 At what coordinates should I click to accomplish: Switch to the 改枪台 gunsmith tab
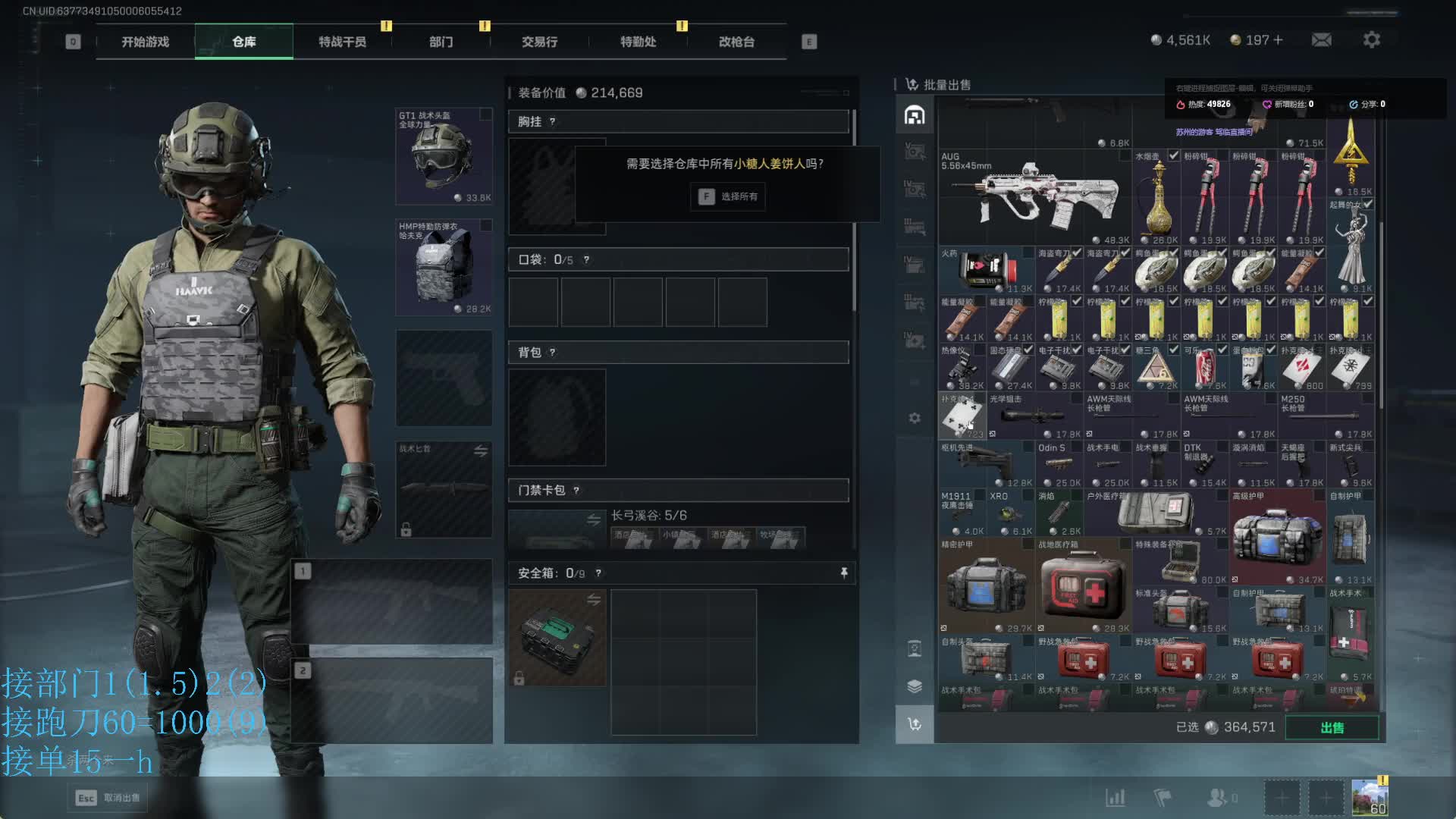(736, 42)
